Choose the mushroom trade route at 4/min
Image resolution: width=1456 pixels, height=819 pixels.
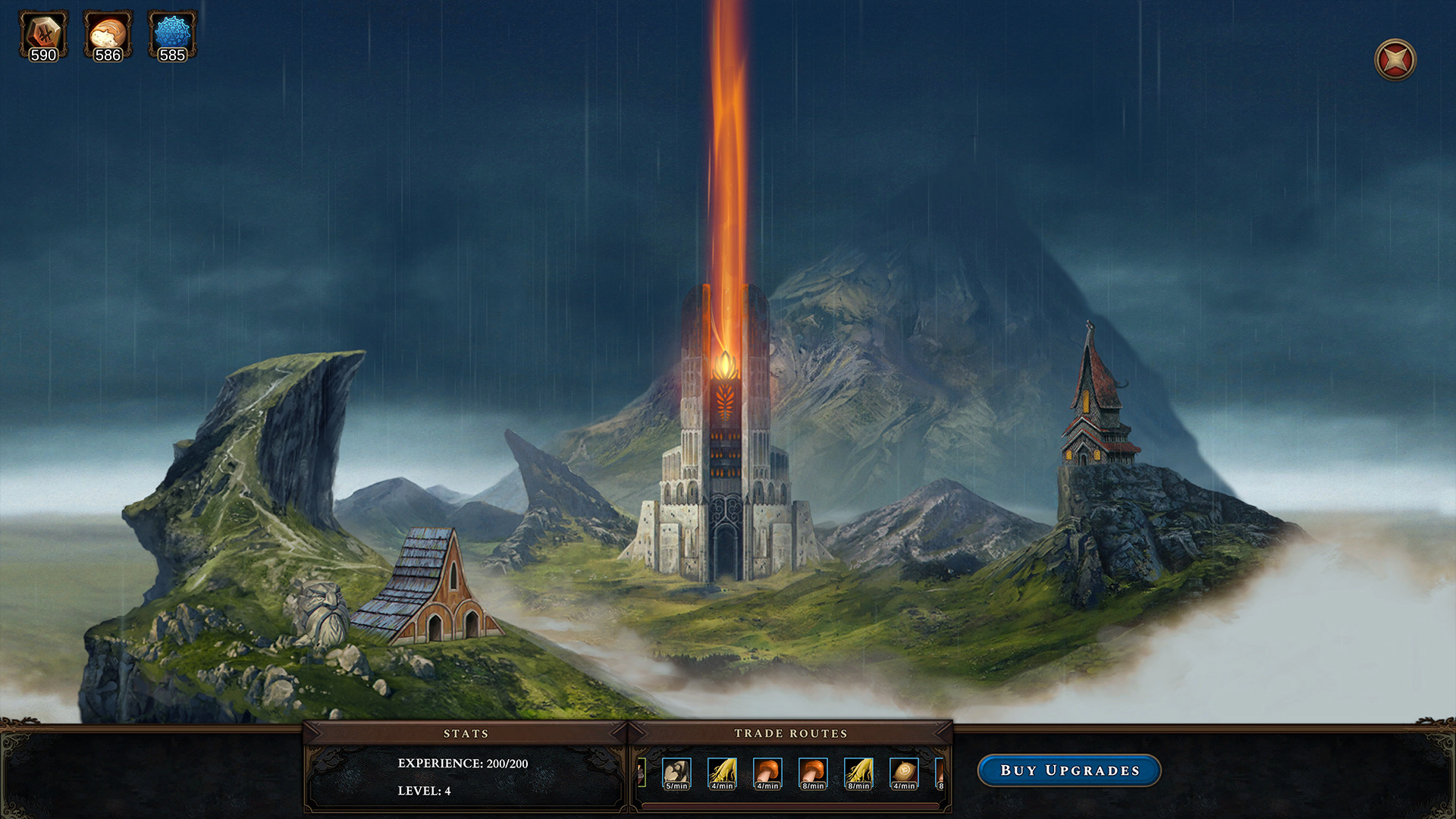tap(767, 773)
